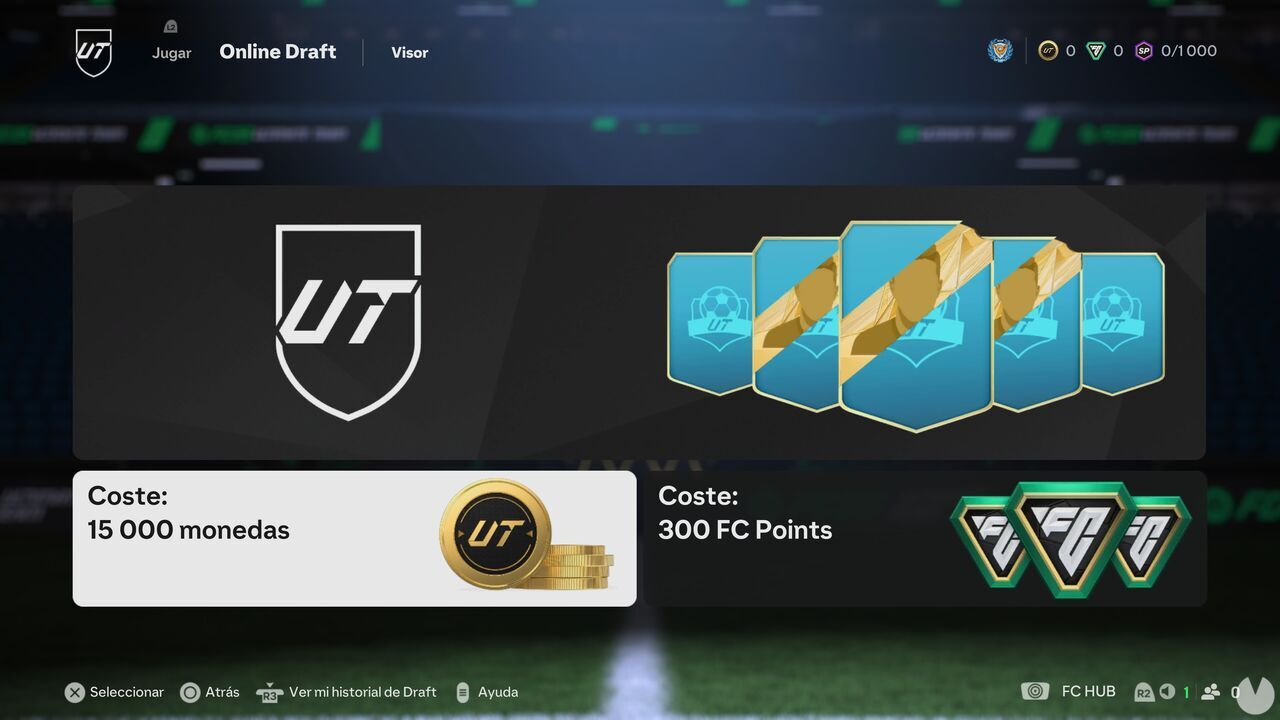Select the purple SP season points icon

click(x=1146, y=50)
